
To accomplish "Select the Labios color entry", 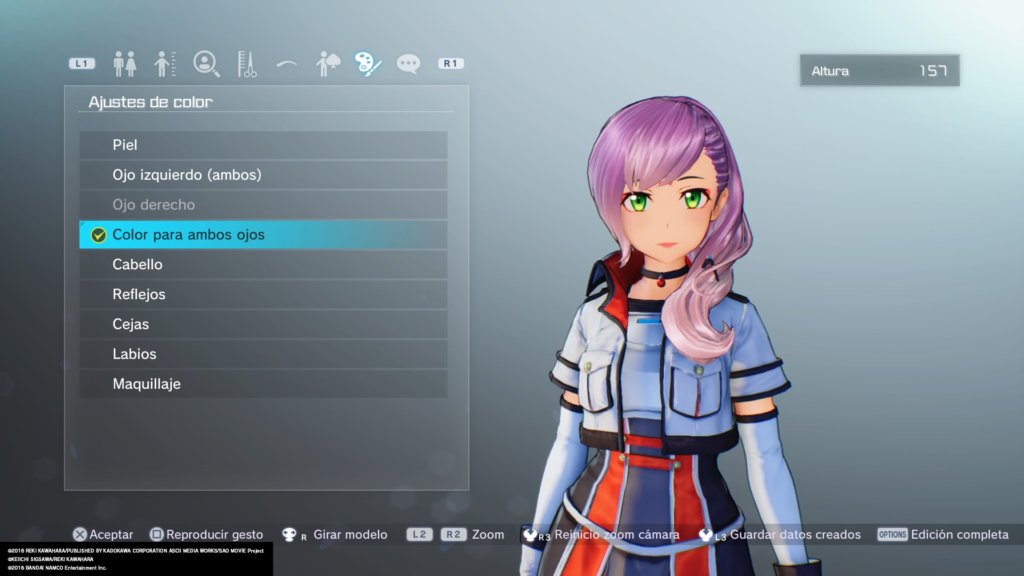I will point(263,354).
